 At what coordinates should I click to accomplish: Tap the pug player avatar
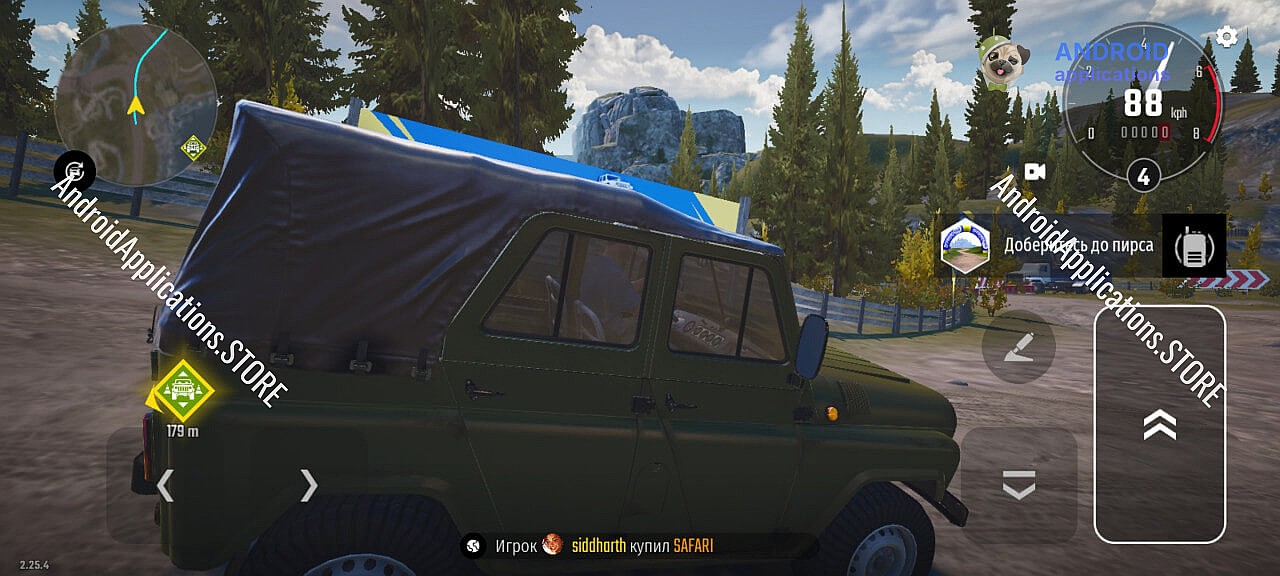pyautogui.click(x=997, y=62)
